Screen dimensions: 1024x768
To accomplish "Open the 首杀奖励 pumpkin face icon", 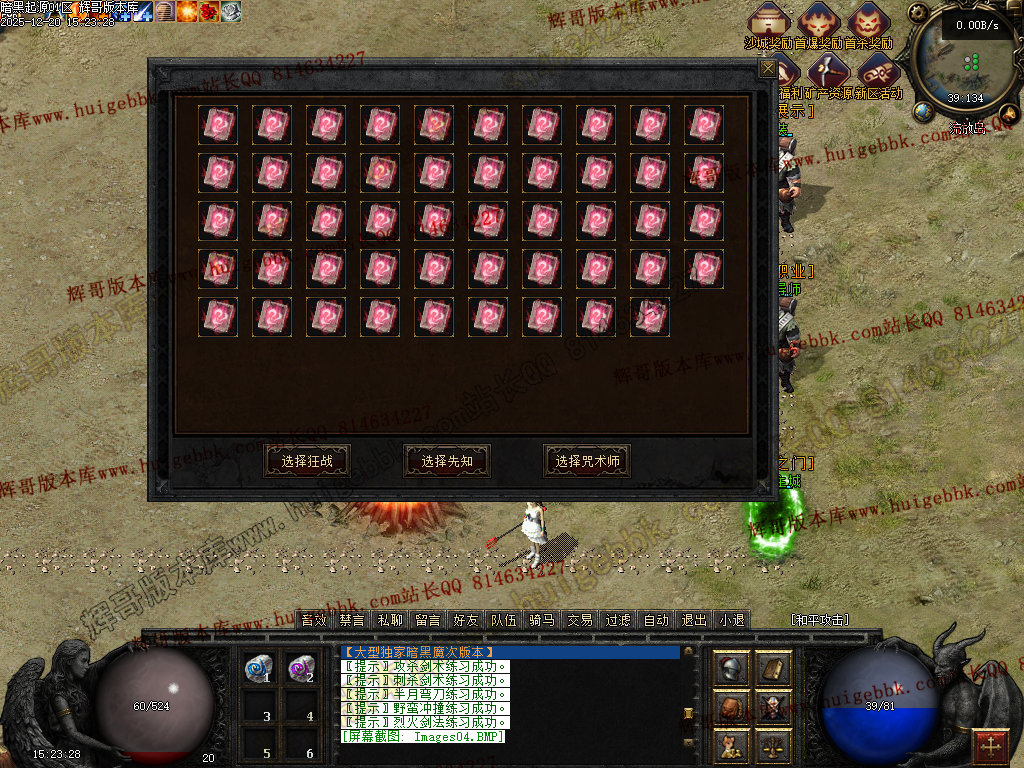I will coord(868,22).
